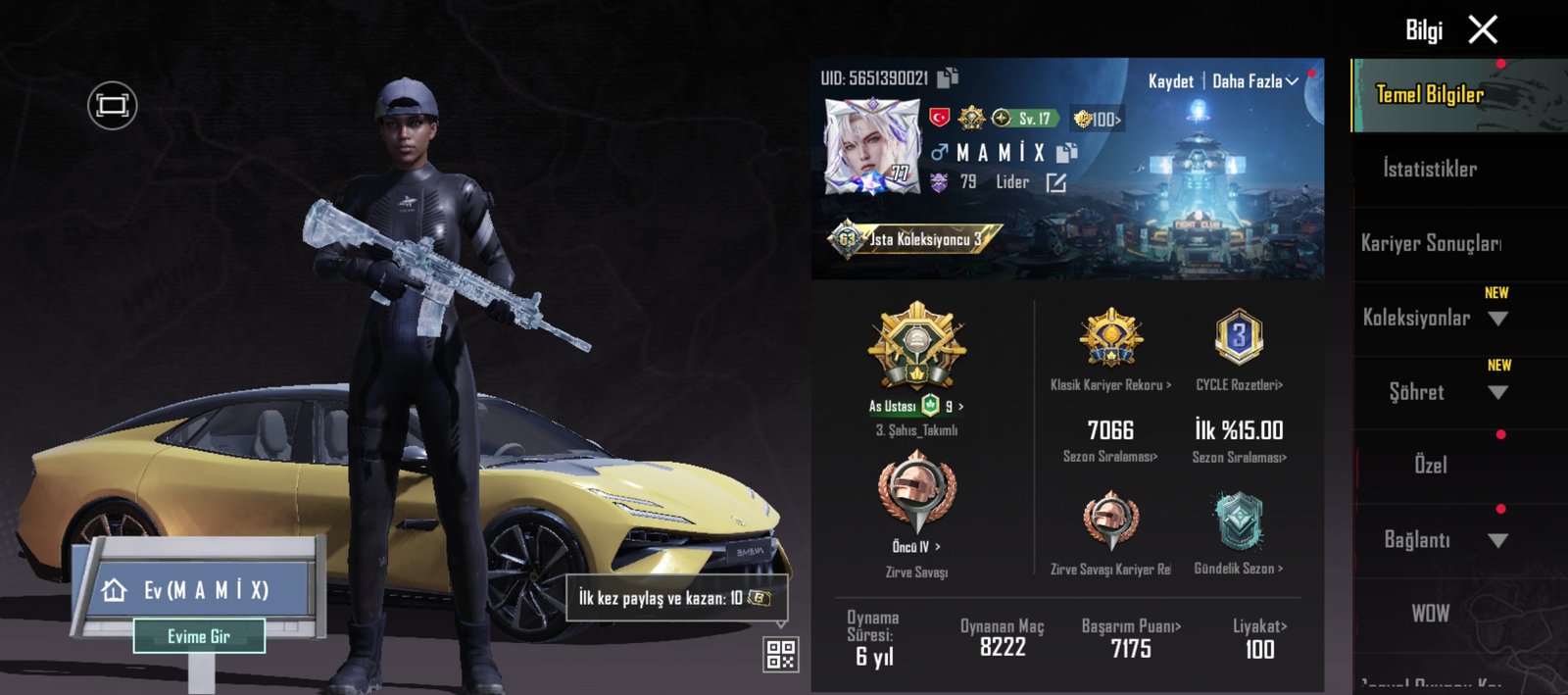The height and width of the screenshot is (695, 1568).
Task: Open the QR code icon
Action: pyautogui.click(x=781, y=654)
